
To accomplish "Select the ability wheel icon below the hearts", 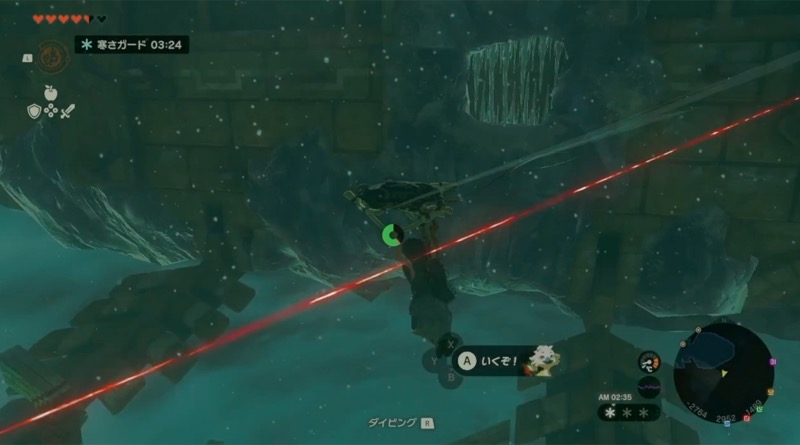I will [x=52, y=56].
